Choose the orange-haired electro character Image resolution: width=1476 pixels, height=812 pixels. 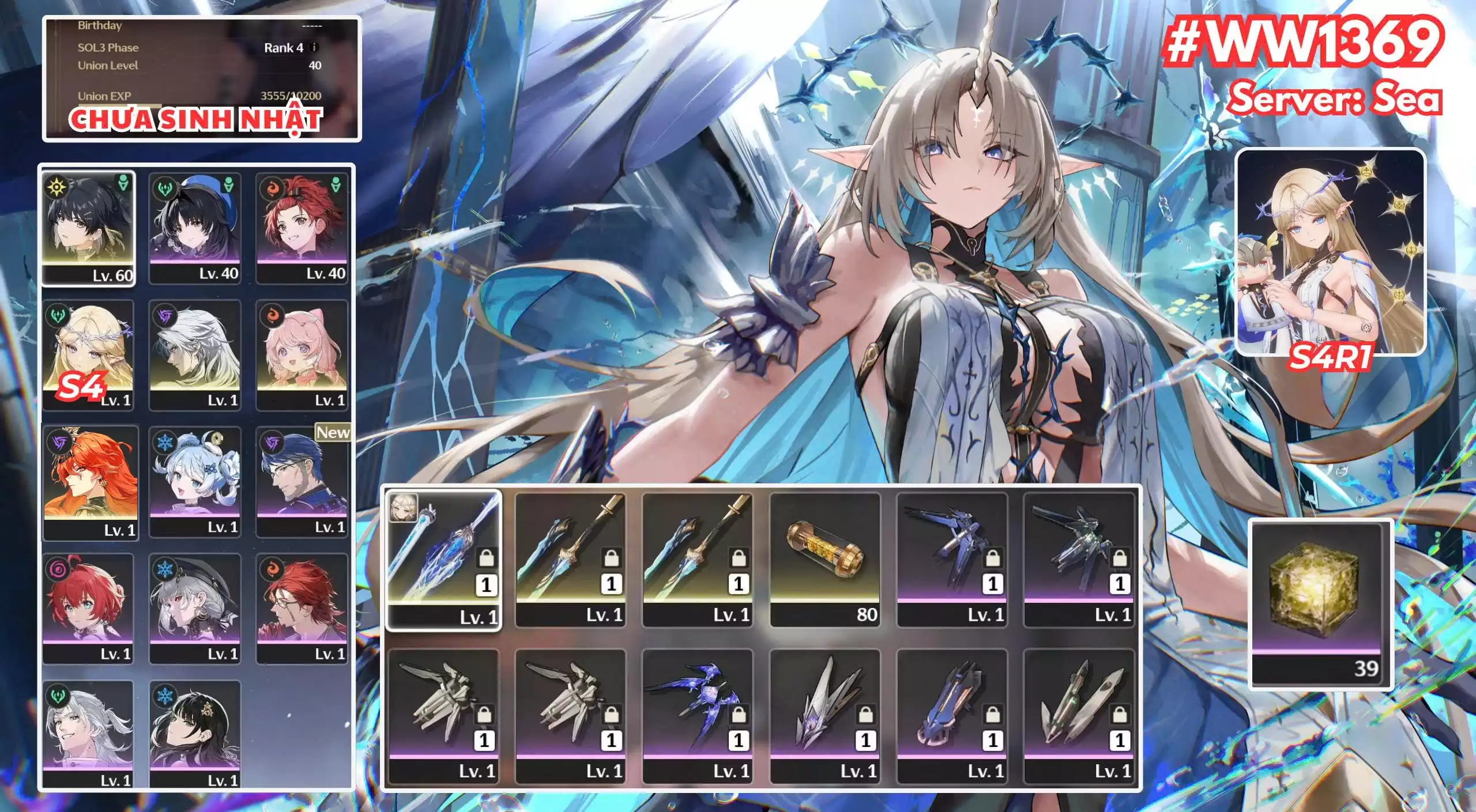pyautogui.click(x=91, y=482)
